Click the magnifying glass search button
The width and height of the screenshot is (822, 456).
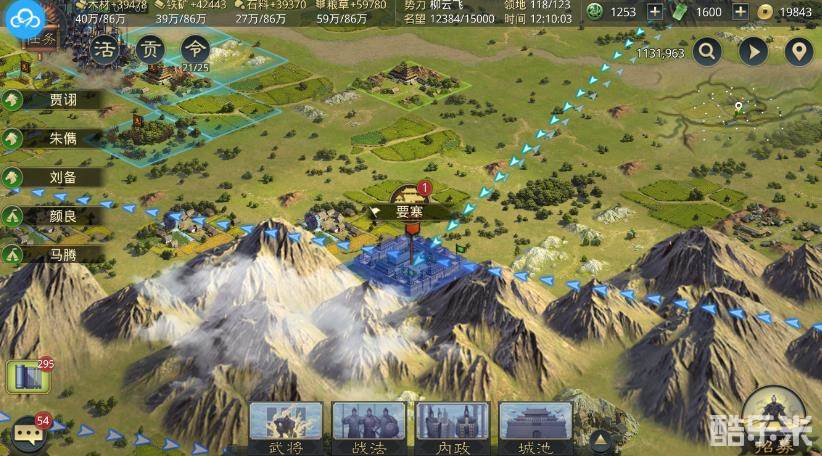pos(707,52)
